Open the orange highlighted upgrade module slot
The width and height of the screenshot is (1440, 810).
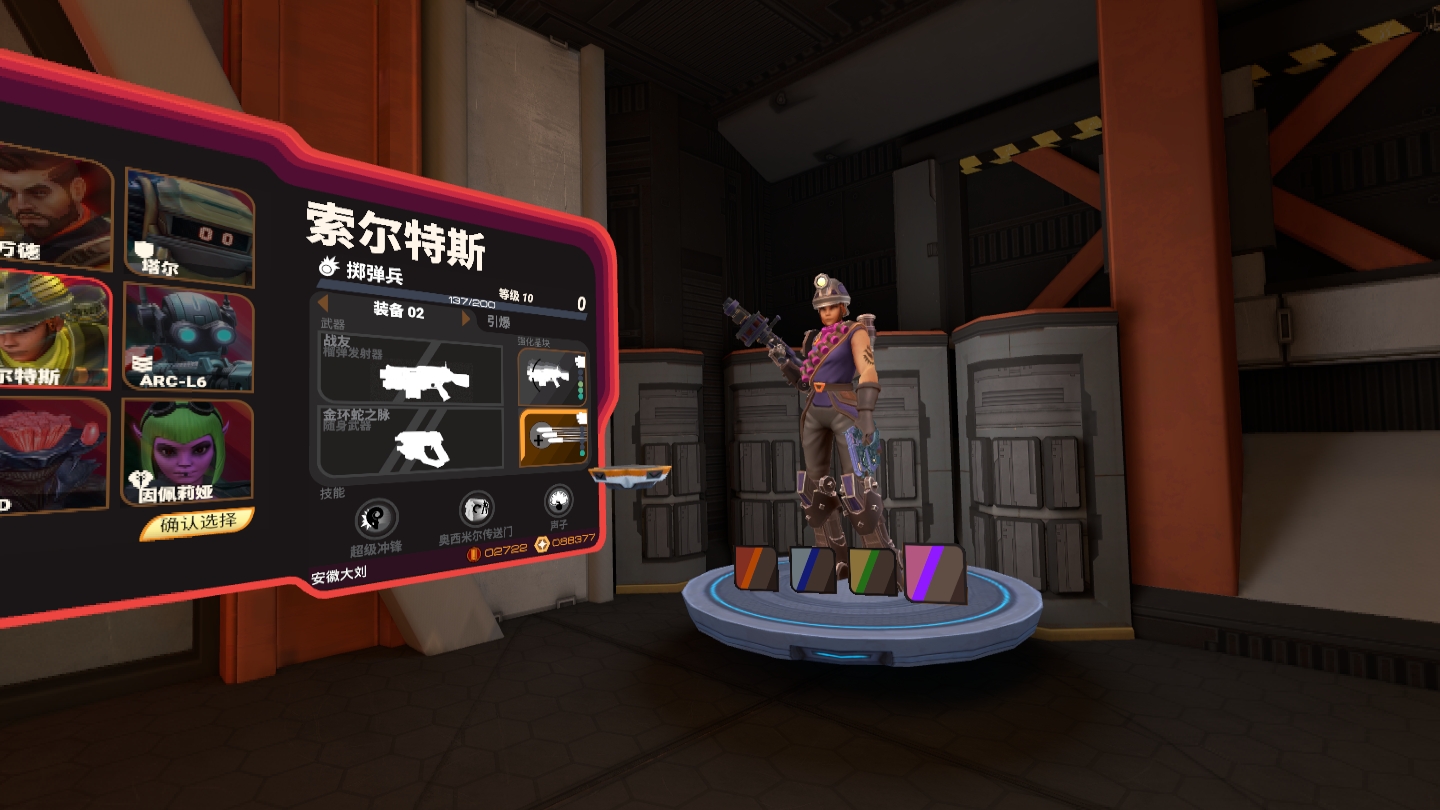[552, 438]
